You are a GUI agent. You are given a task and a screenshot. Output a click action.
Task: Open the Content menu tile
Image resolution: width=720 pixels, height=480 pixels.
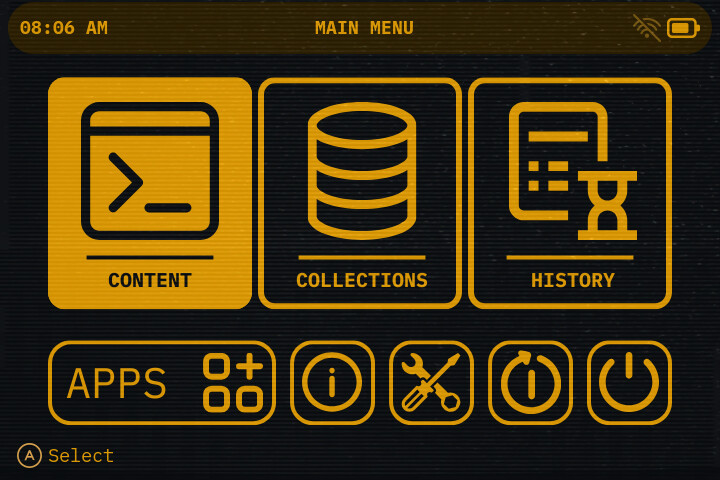click(x=150, y=193)
